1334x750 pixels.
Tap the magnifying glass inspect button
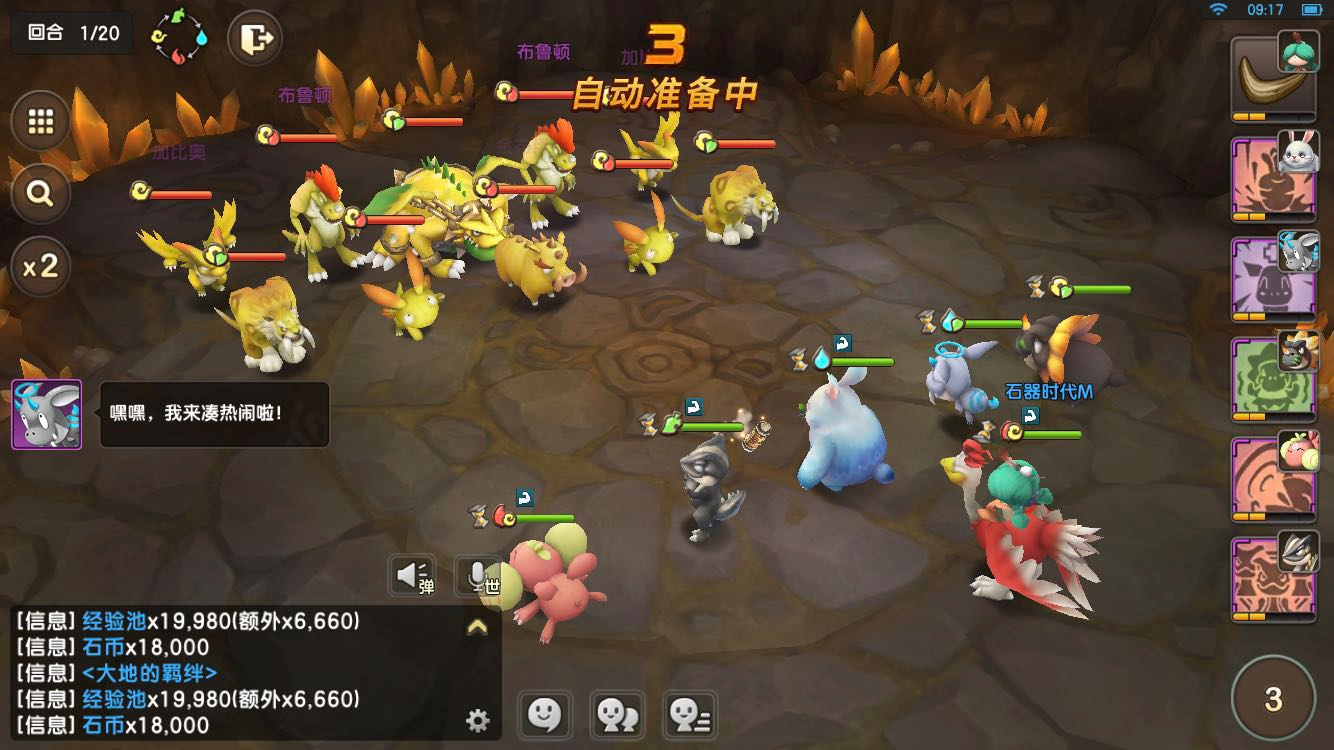click(41, 193)
